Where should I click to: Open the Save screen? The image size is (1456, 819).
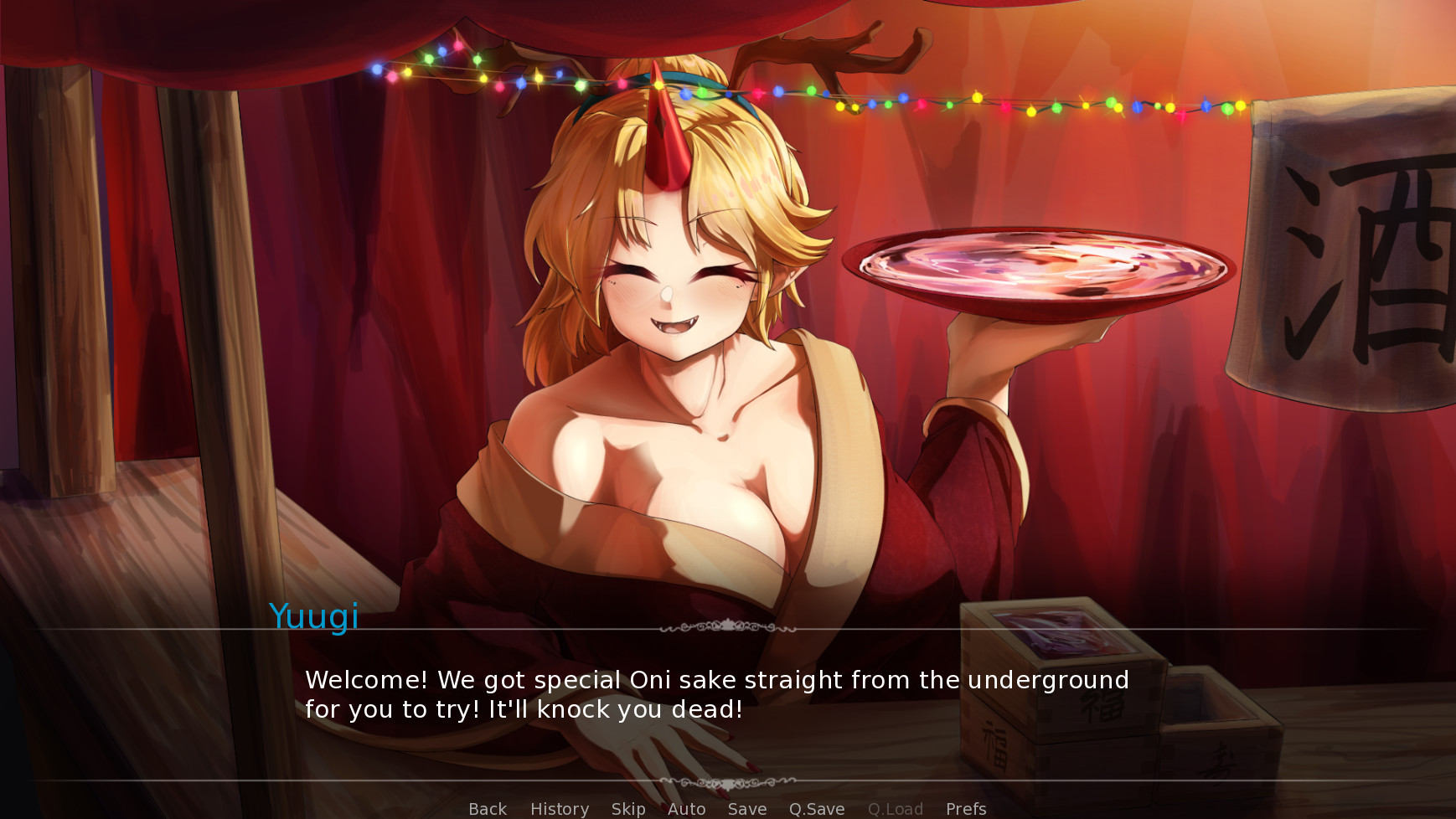tap(746, 809)
